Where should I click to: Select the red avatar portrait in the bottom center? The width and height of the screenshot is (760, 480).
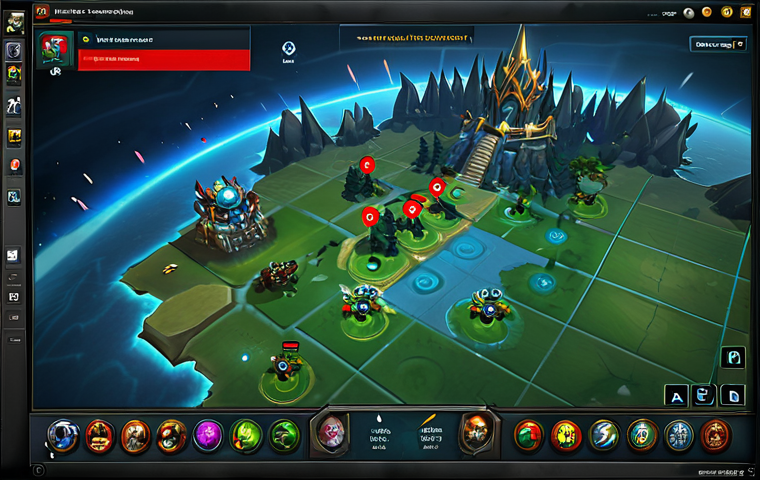coord(332,432)
